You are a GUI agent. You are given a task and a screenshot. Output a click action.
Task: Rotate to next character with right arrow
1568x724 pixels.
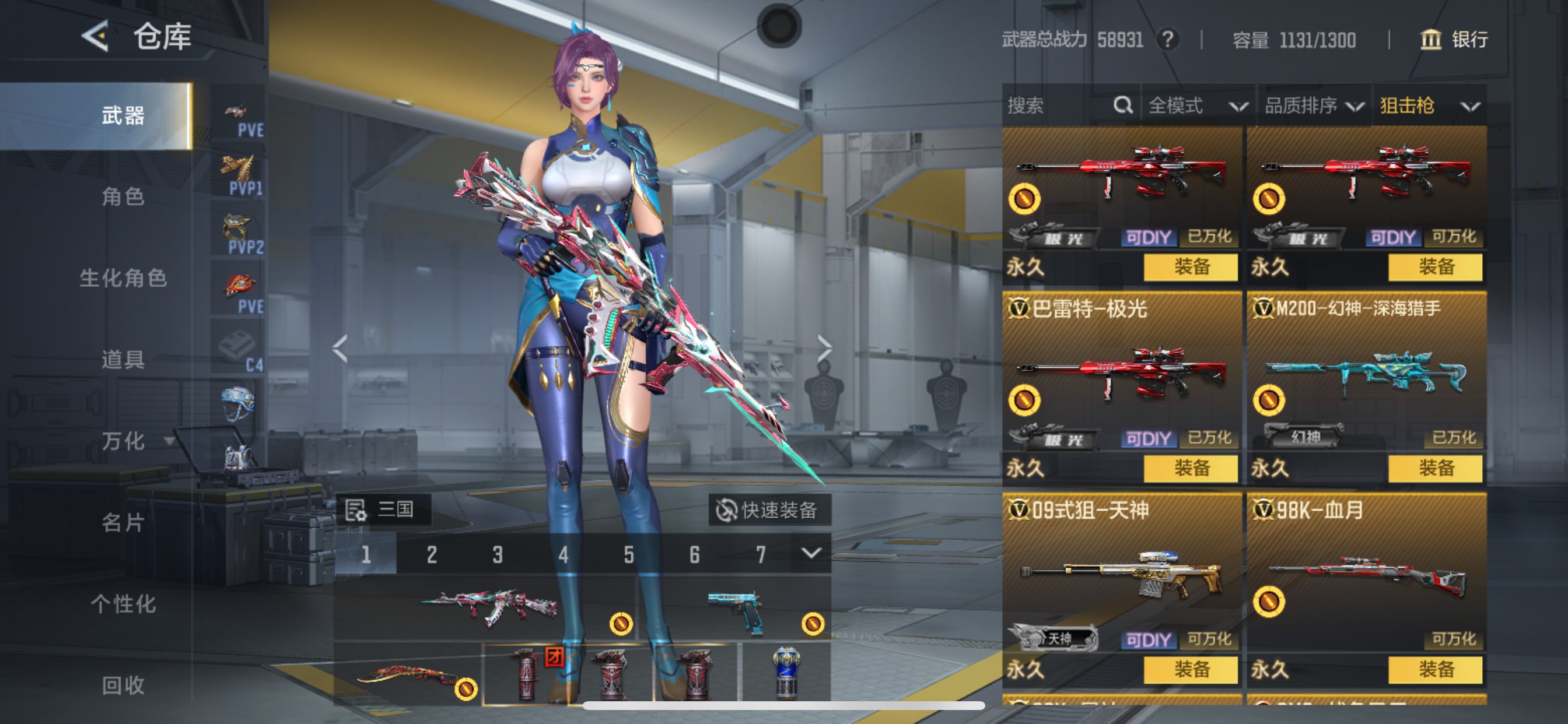coord(824,349)
